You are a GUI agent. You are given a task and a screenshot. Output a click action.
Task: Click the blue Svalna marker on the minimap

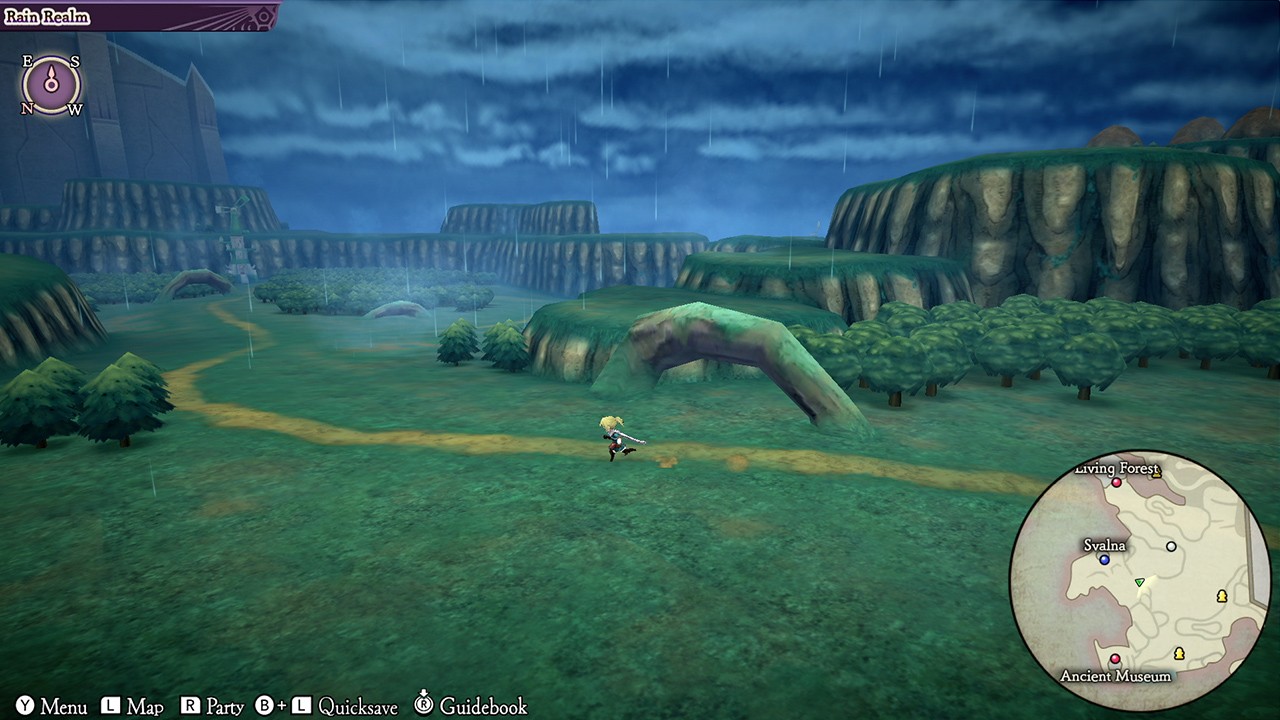click(x=1104, y=560)
